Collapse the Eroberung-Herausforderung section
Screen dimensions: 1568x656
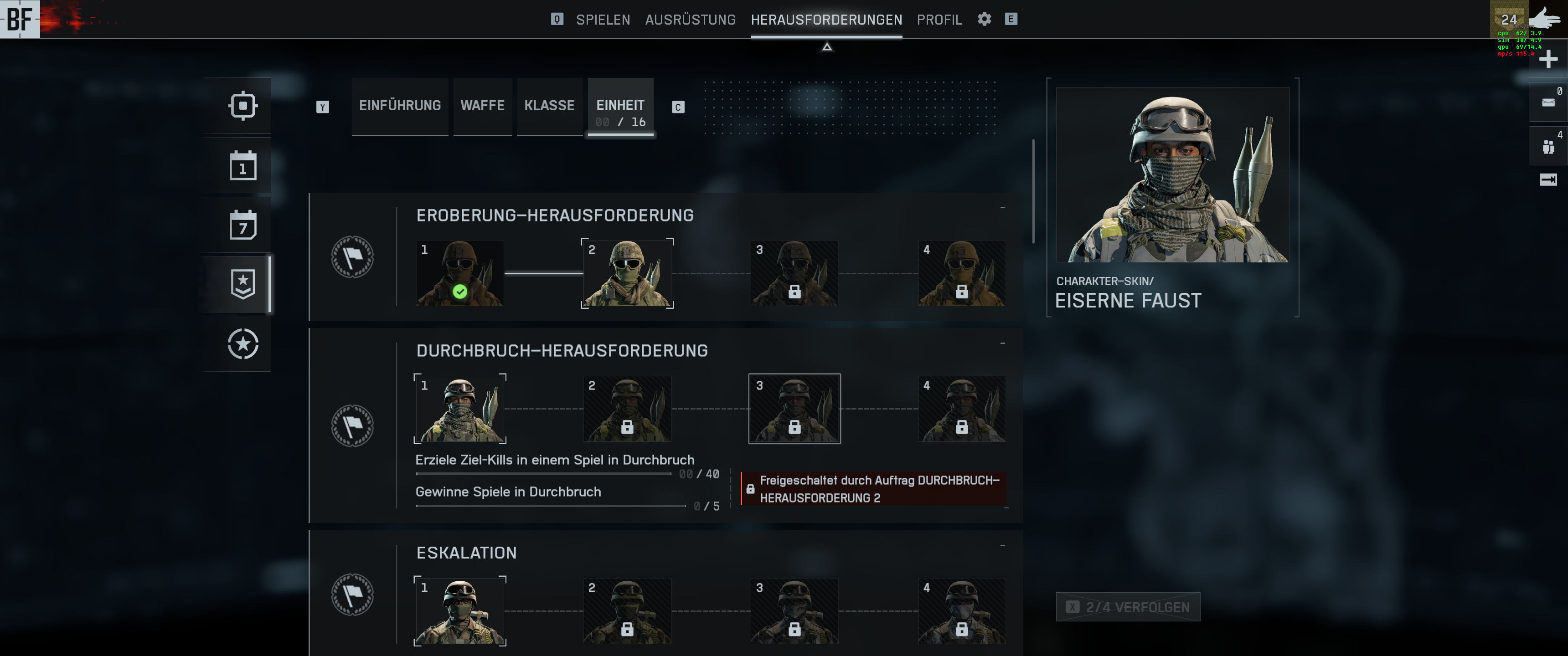pos(1002,208)
